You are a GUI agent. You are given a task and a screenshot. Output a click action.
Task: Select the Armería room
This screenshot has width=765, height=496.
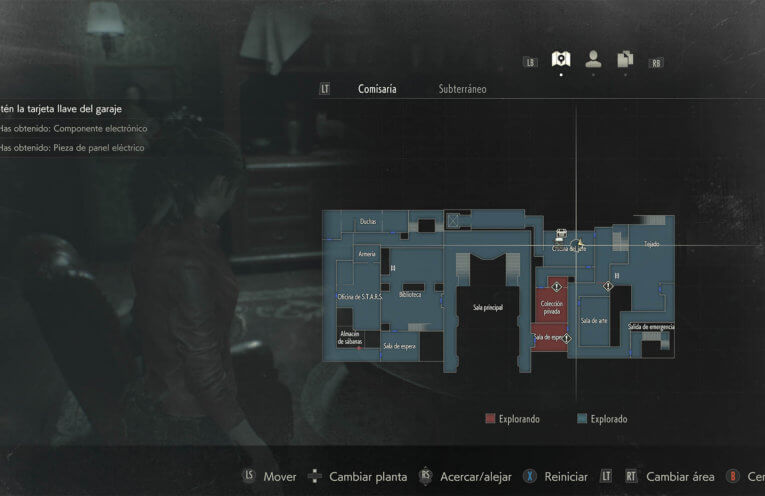(367, 255)
